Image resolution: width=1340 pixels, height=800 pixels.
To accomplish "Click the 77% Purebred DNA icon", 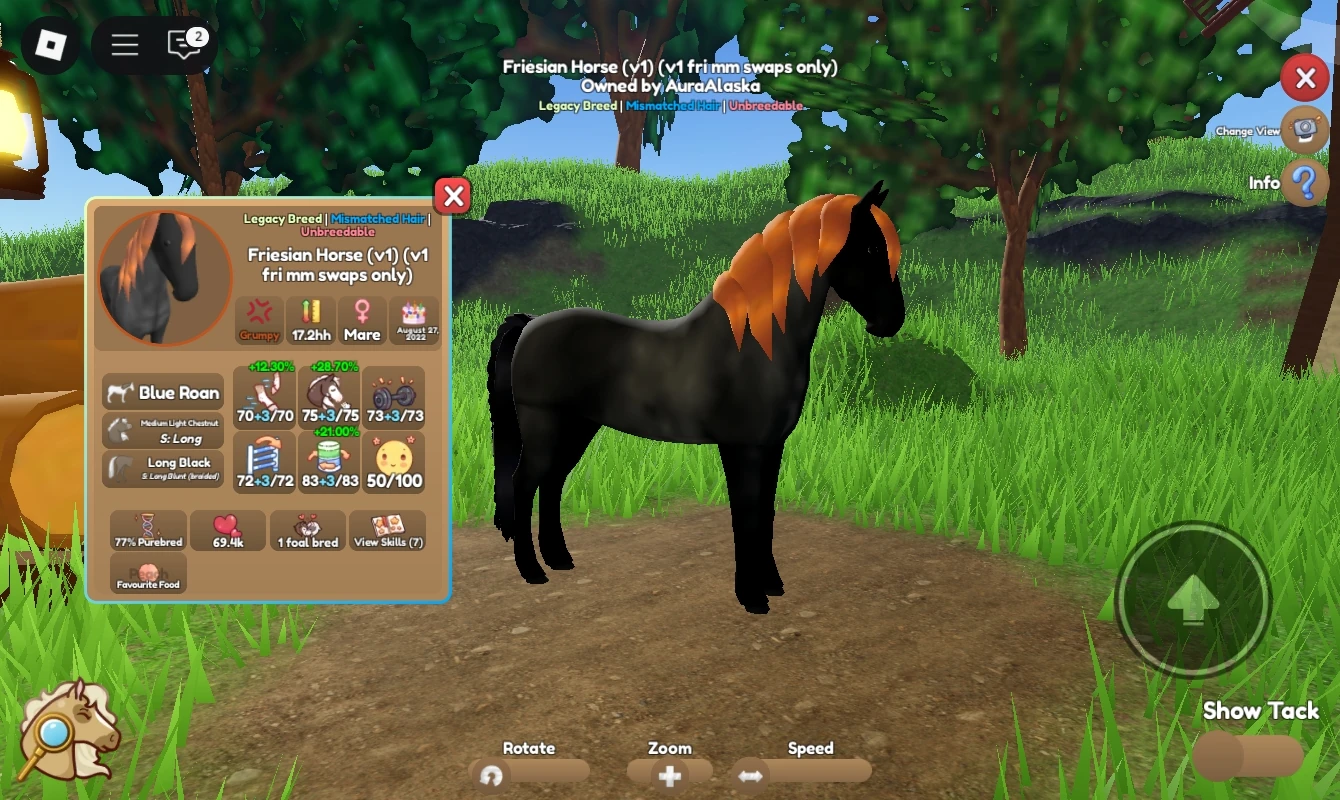I will coord(147,530).
